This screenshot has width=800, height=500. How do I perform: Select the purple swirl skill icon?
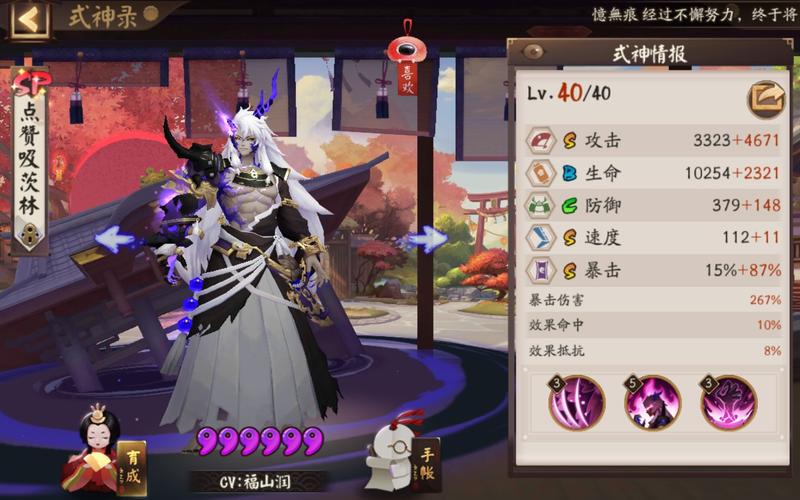click(728, 403)
